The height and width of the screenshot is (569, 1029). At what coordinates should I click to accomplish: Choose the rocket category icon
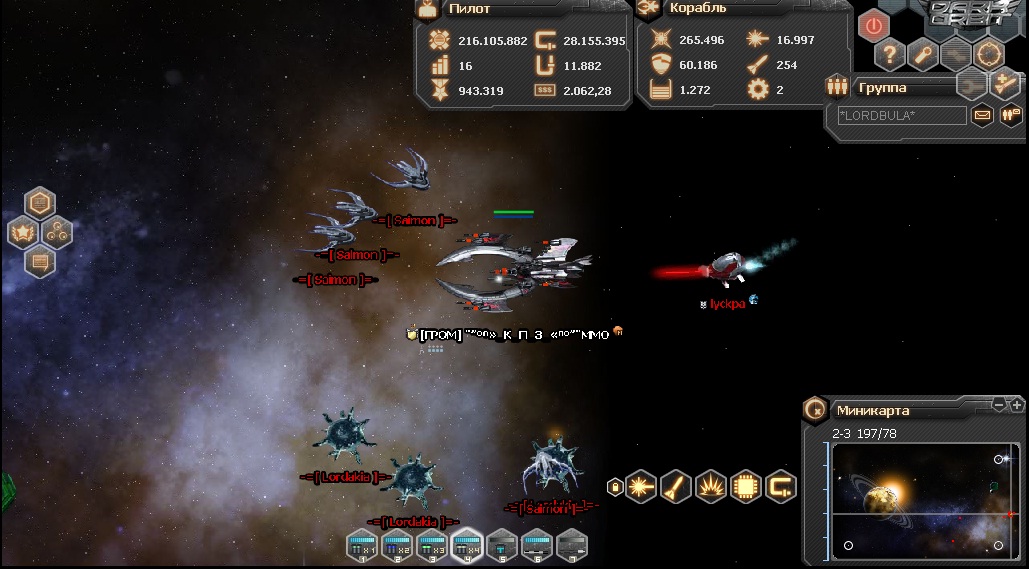[676, 487]
